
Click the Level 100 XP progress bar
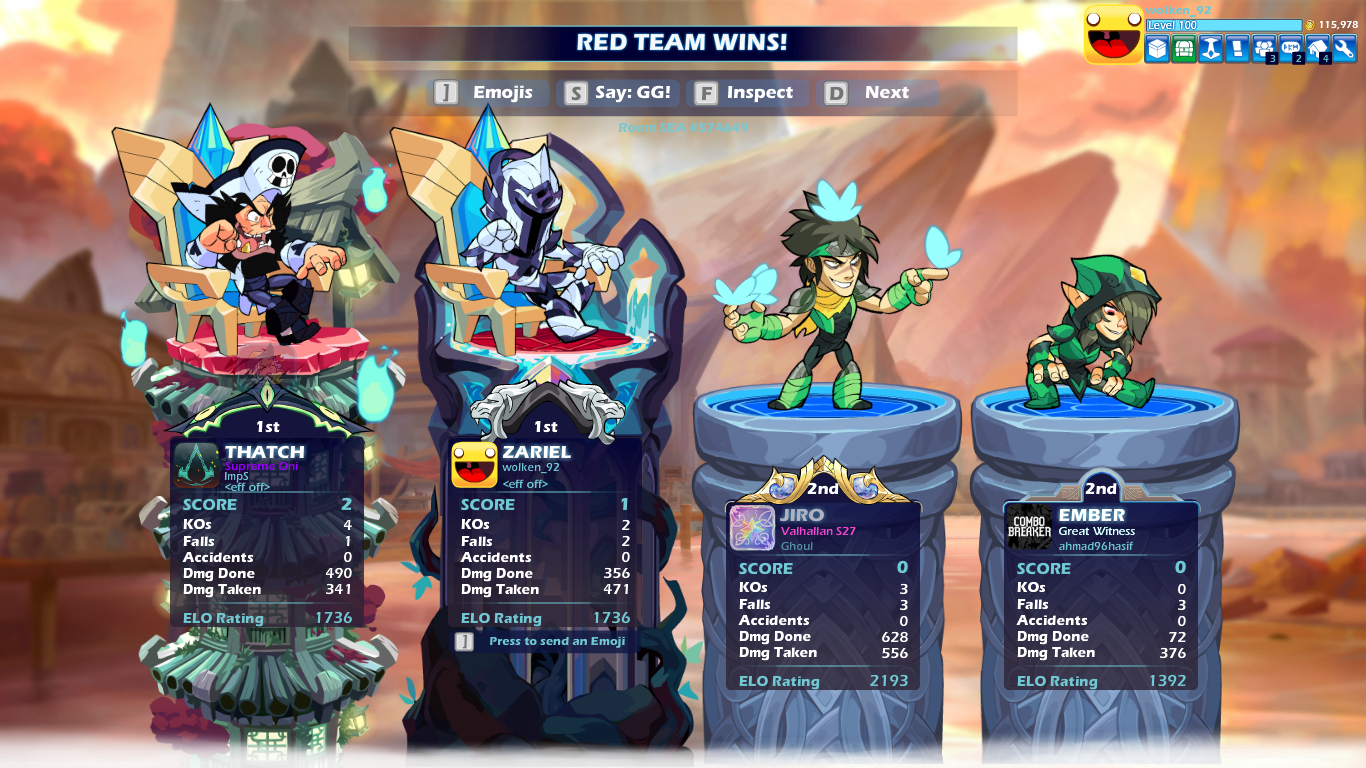click(1224, 24)
